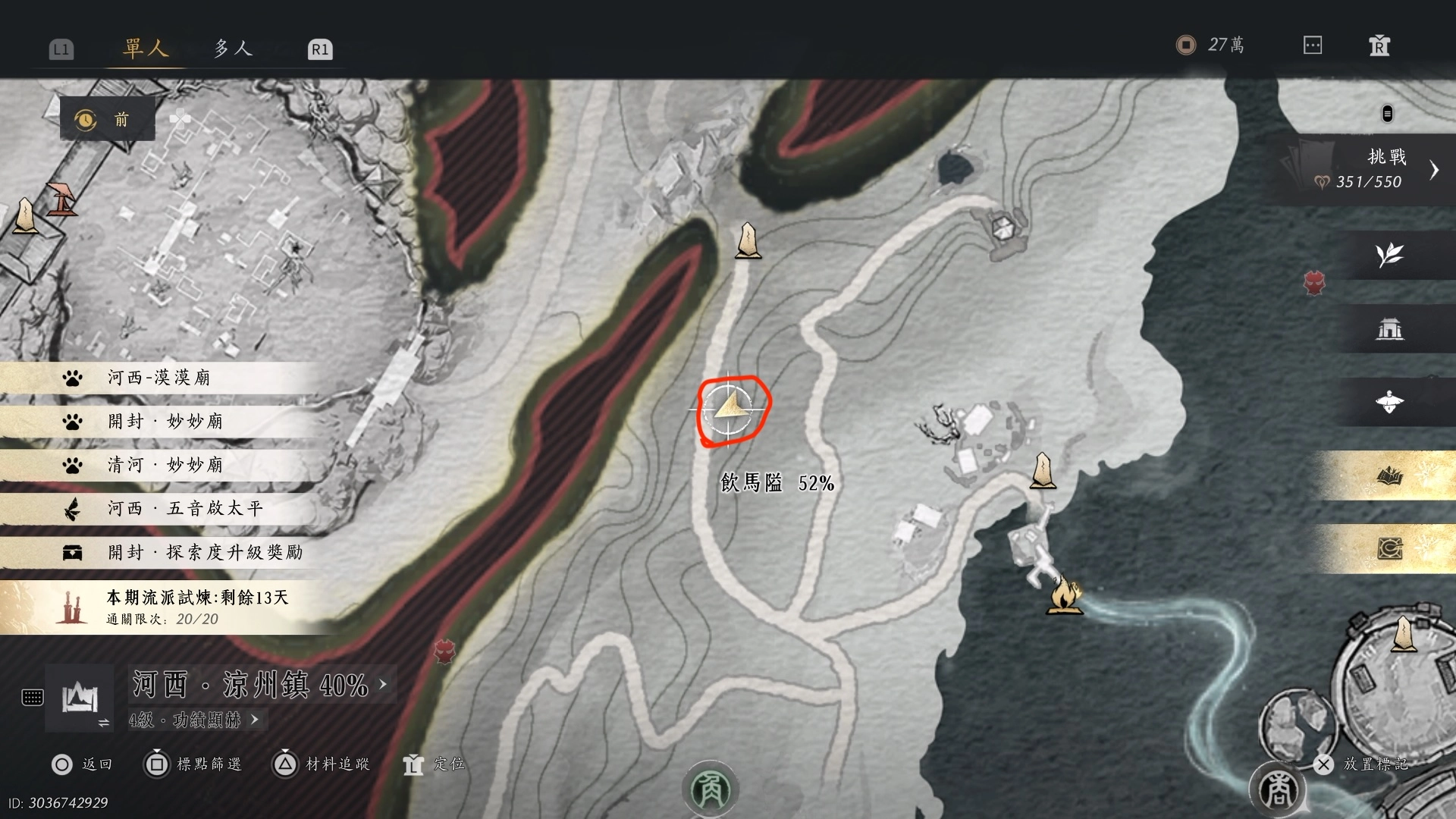Screen dimensions: 1456x819
Task: Switch to the 多人 multiplayer tab
Action: (x=232, y=49)
